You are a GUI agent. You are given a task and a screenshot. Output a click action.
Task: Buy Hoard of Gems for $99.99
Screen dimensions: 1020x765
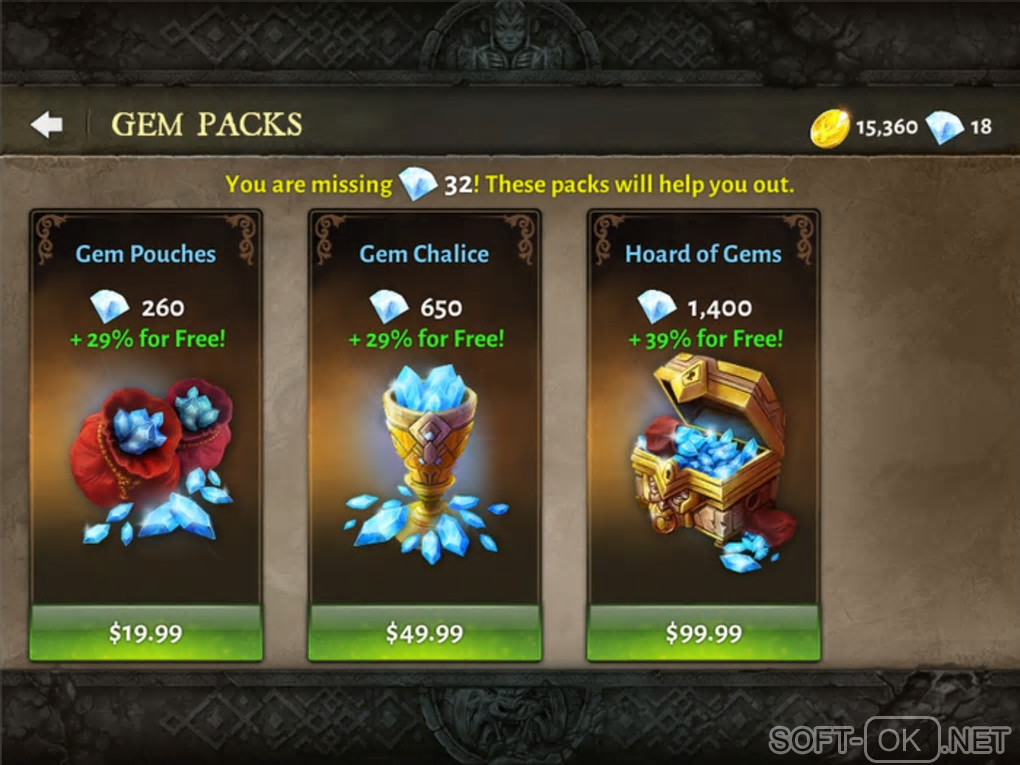coord(703,633)
